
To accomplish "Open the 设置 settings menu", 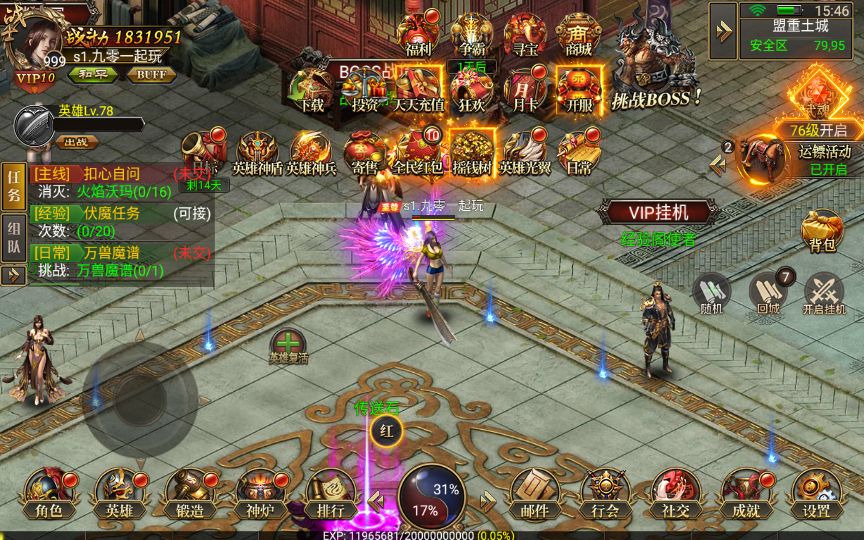I will pos(815,492).
